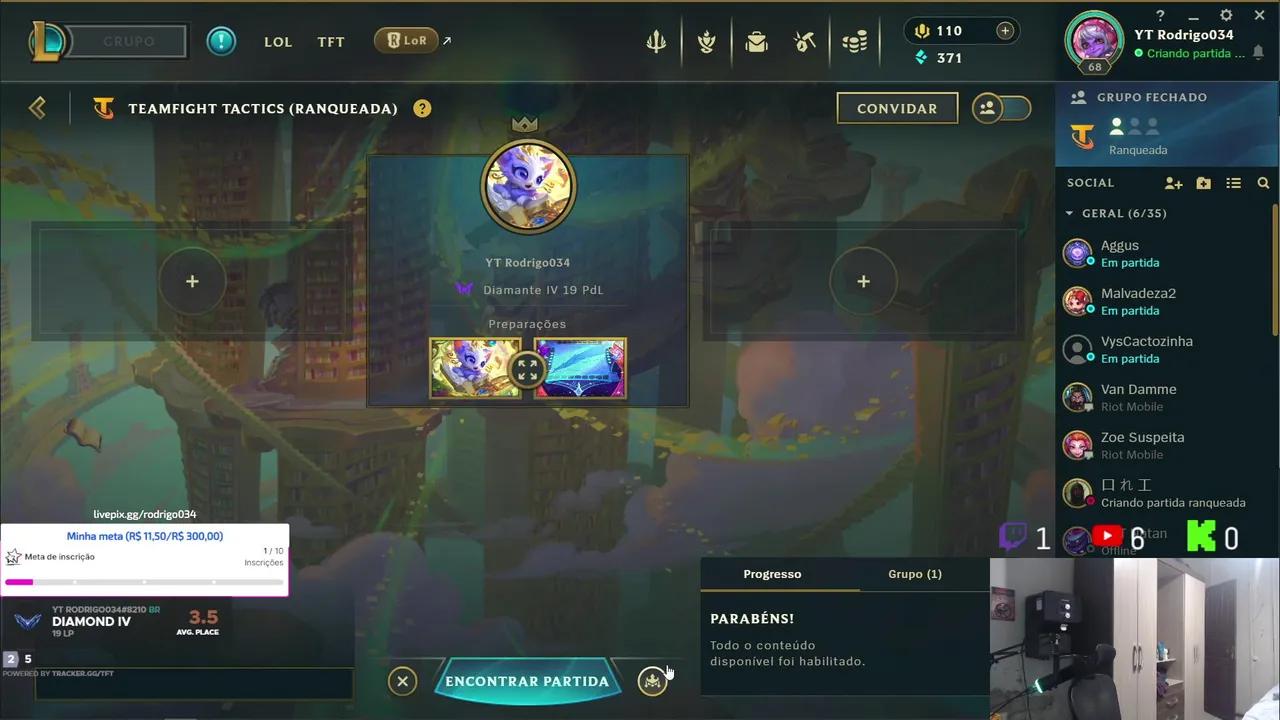Open the Ranked trident icon

click(x=656, y=41)
